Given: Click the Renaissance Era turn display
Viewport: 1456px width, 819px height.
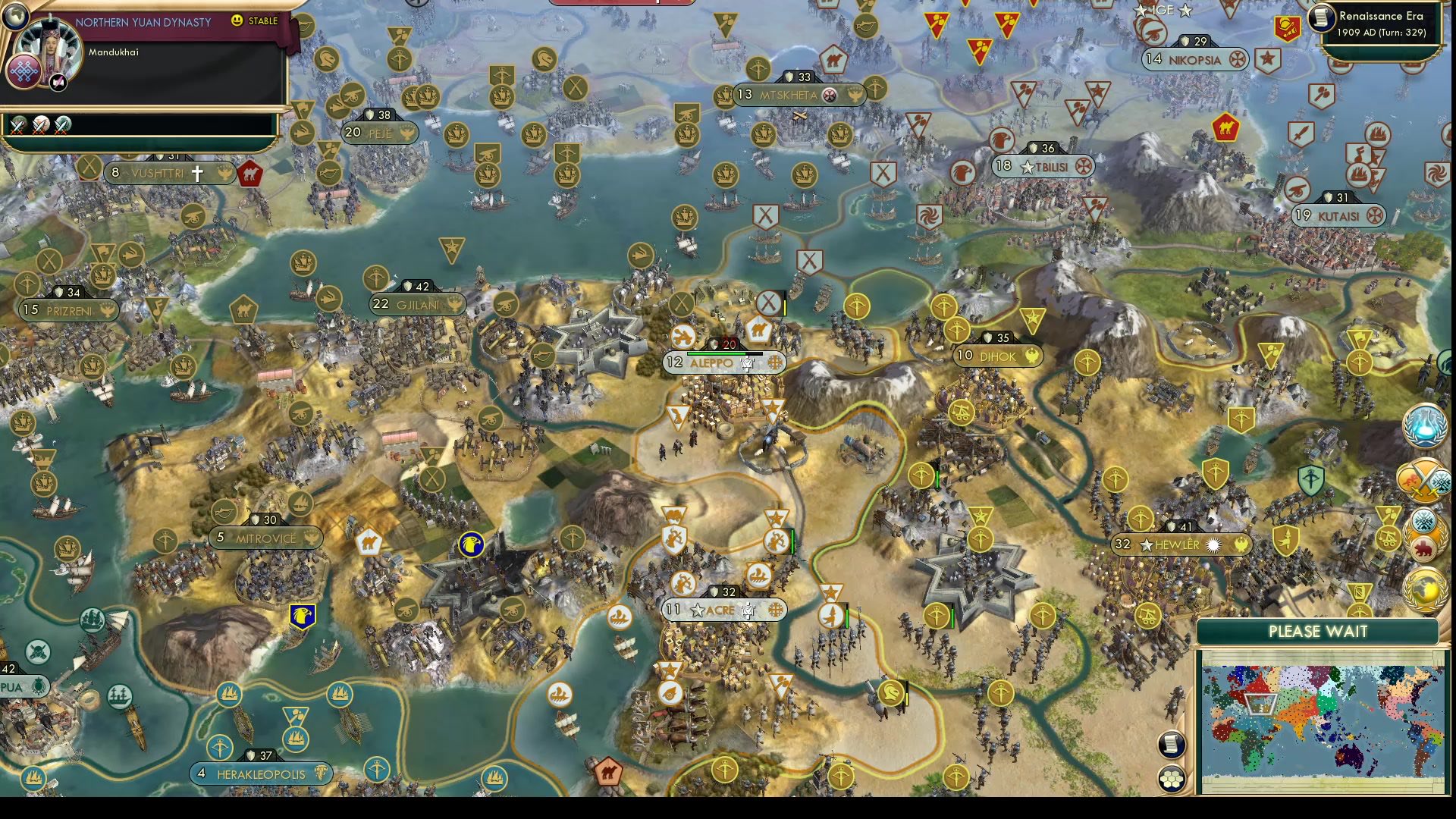Looking at the screenshot, I should coord(1382,23).
